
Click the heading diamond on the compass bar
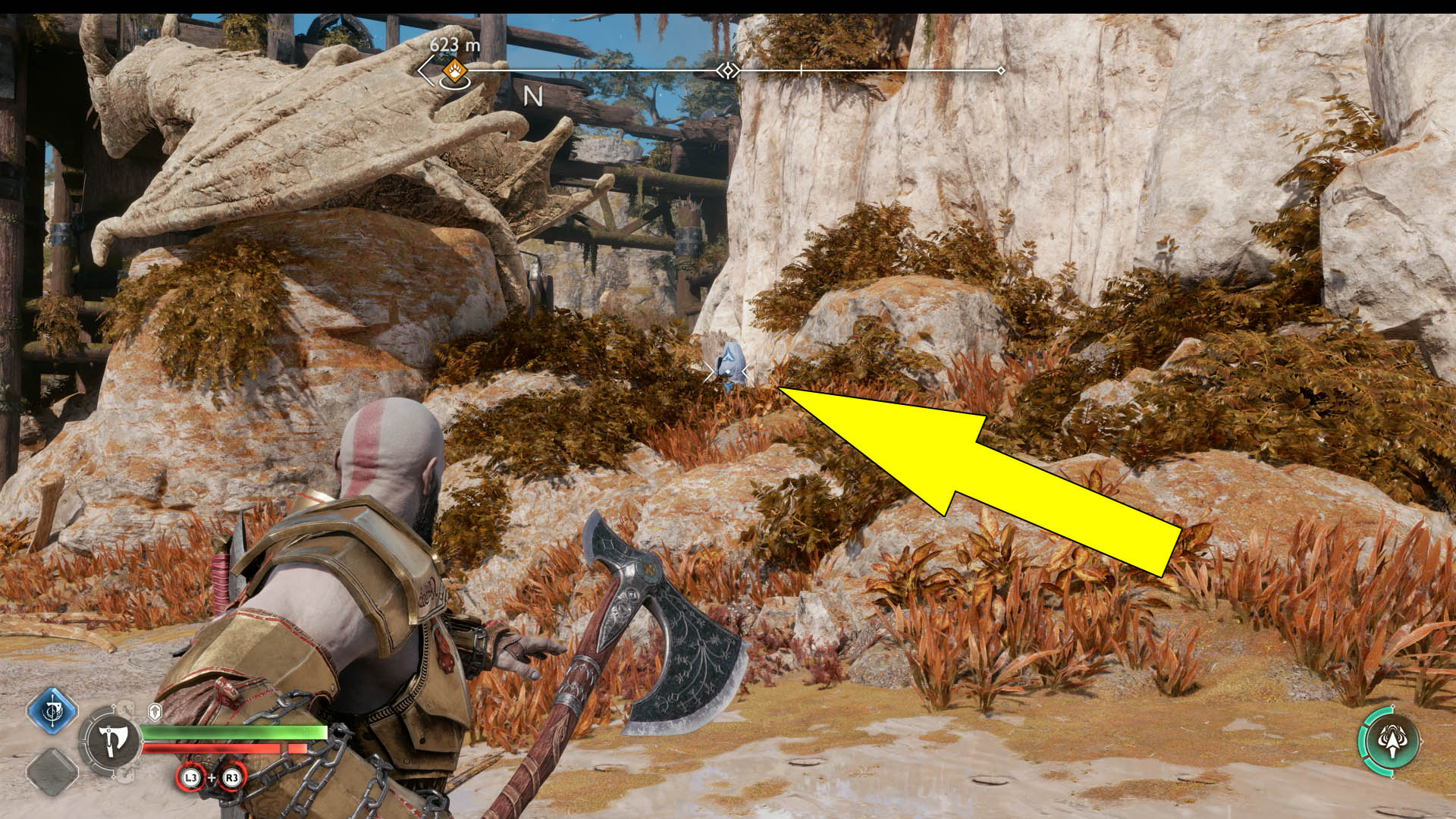pyautogui.click(x=727, y=71)
